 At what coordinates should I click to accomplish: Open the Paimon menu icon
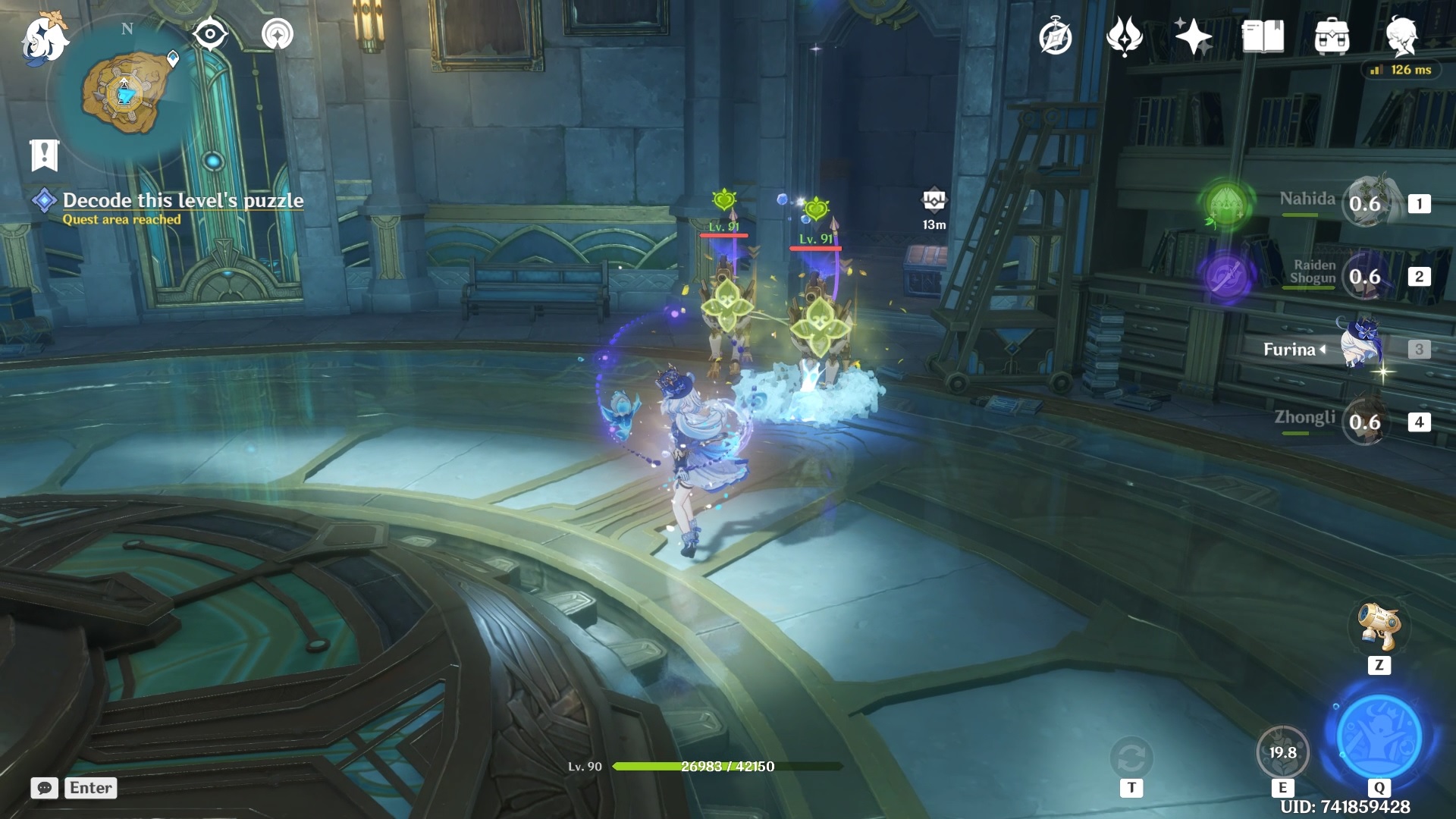(x=44, y=38)
